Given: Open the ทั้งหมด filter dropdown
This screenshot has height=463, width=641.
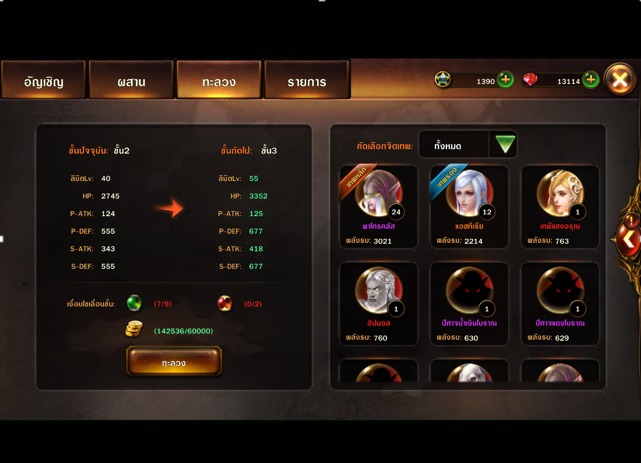Looking at the screenshot, I should pos(505,145).
